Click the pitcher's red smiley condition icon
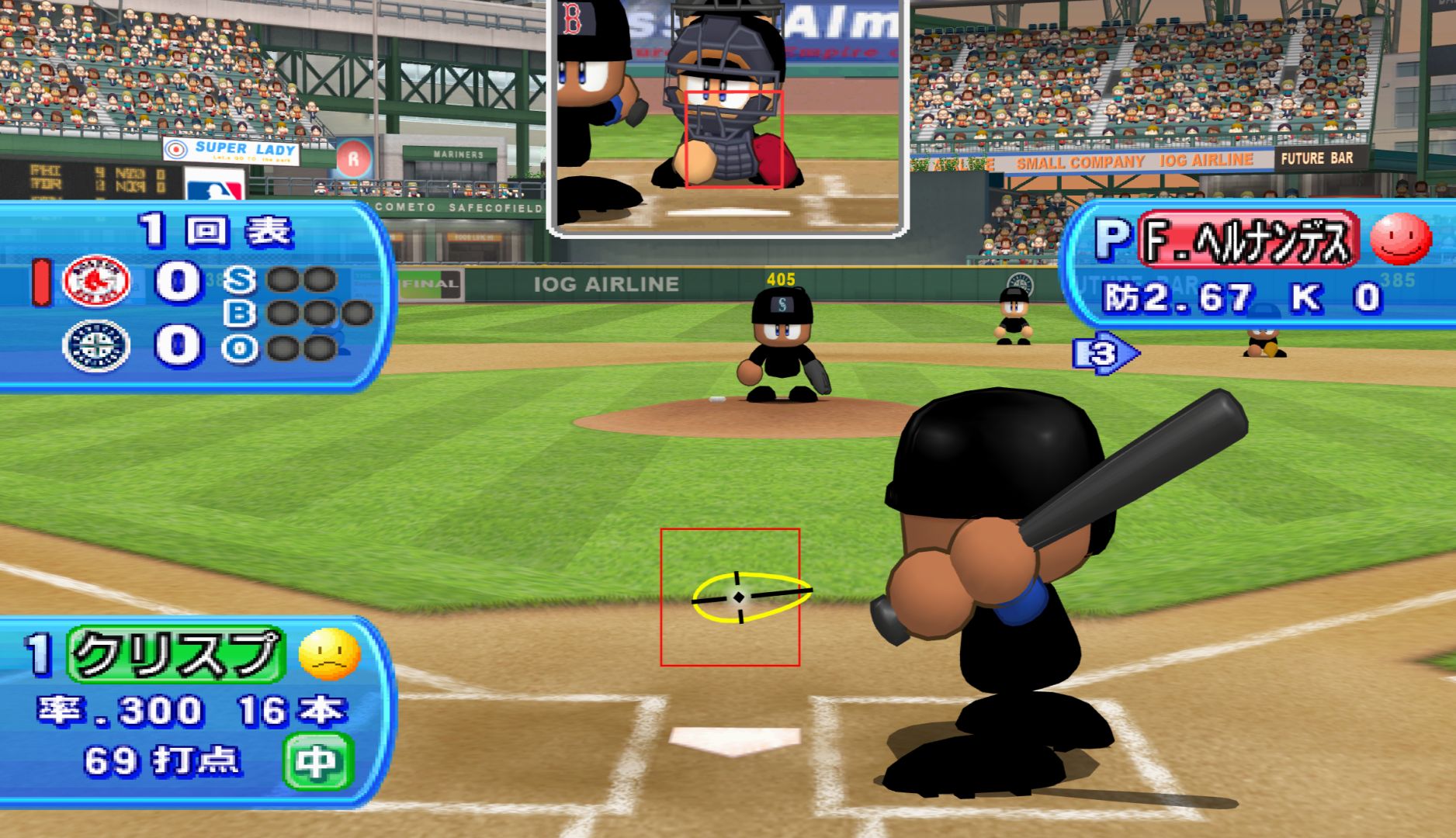 point(1400,240)
